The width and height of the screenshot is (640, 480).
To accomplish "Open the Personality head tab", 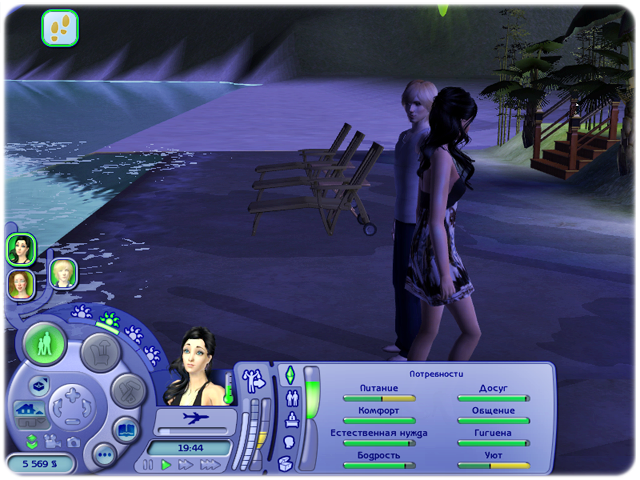I will 289,441.
